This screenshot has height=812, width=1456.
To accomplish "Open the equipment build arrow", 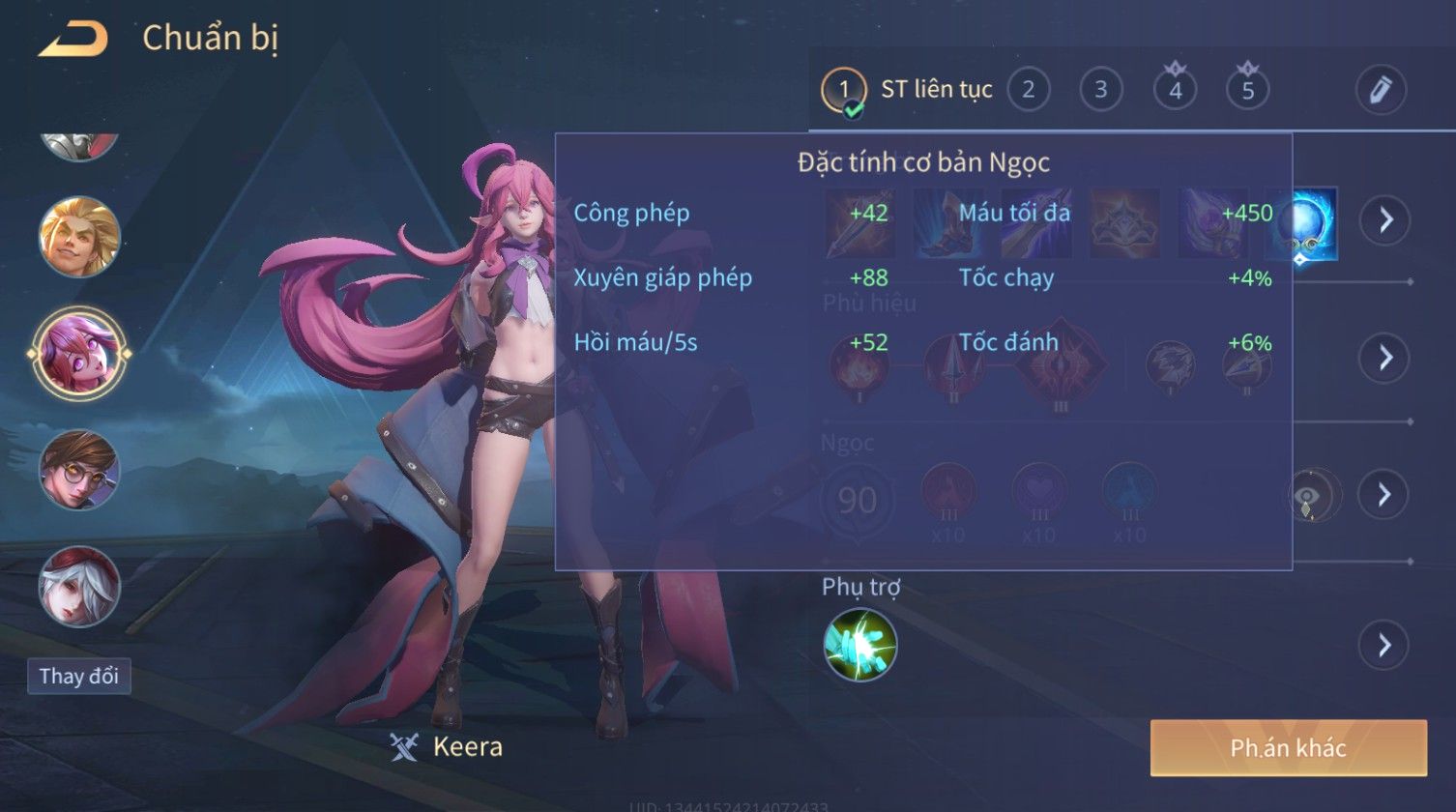I will [1385, 220].
